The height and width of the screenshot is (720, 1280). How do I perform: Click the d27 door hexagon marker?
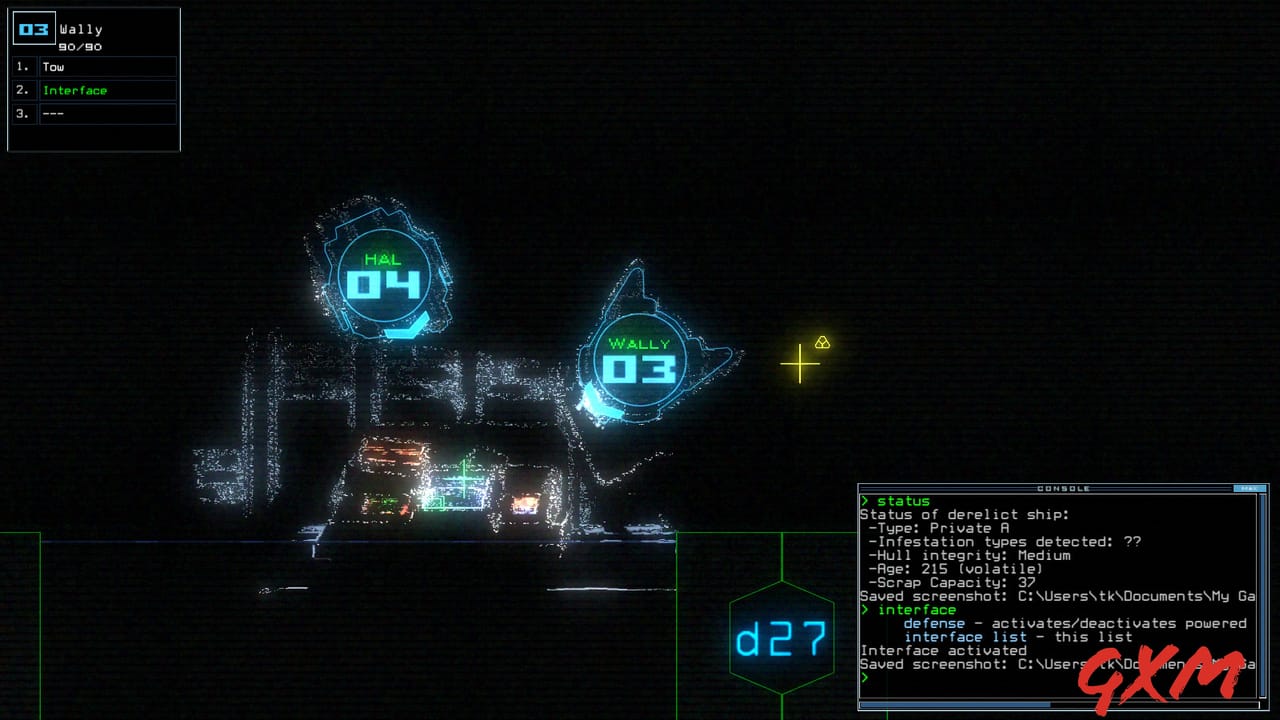click(780, 637)
